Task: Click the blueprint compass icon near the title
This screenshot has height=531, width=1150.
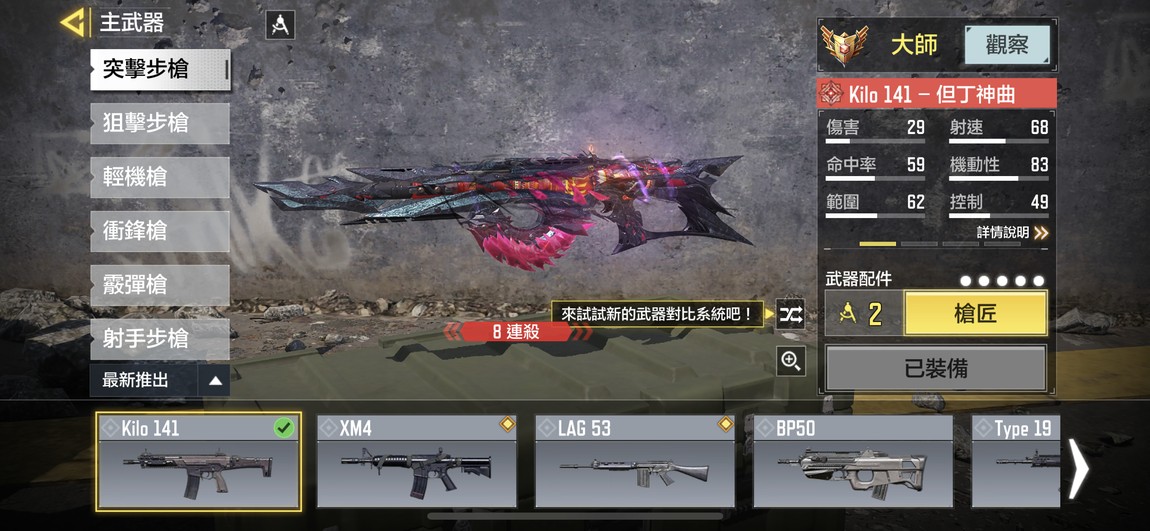Action: pyautogui.click(x=280, y=25)
